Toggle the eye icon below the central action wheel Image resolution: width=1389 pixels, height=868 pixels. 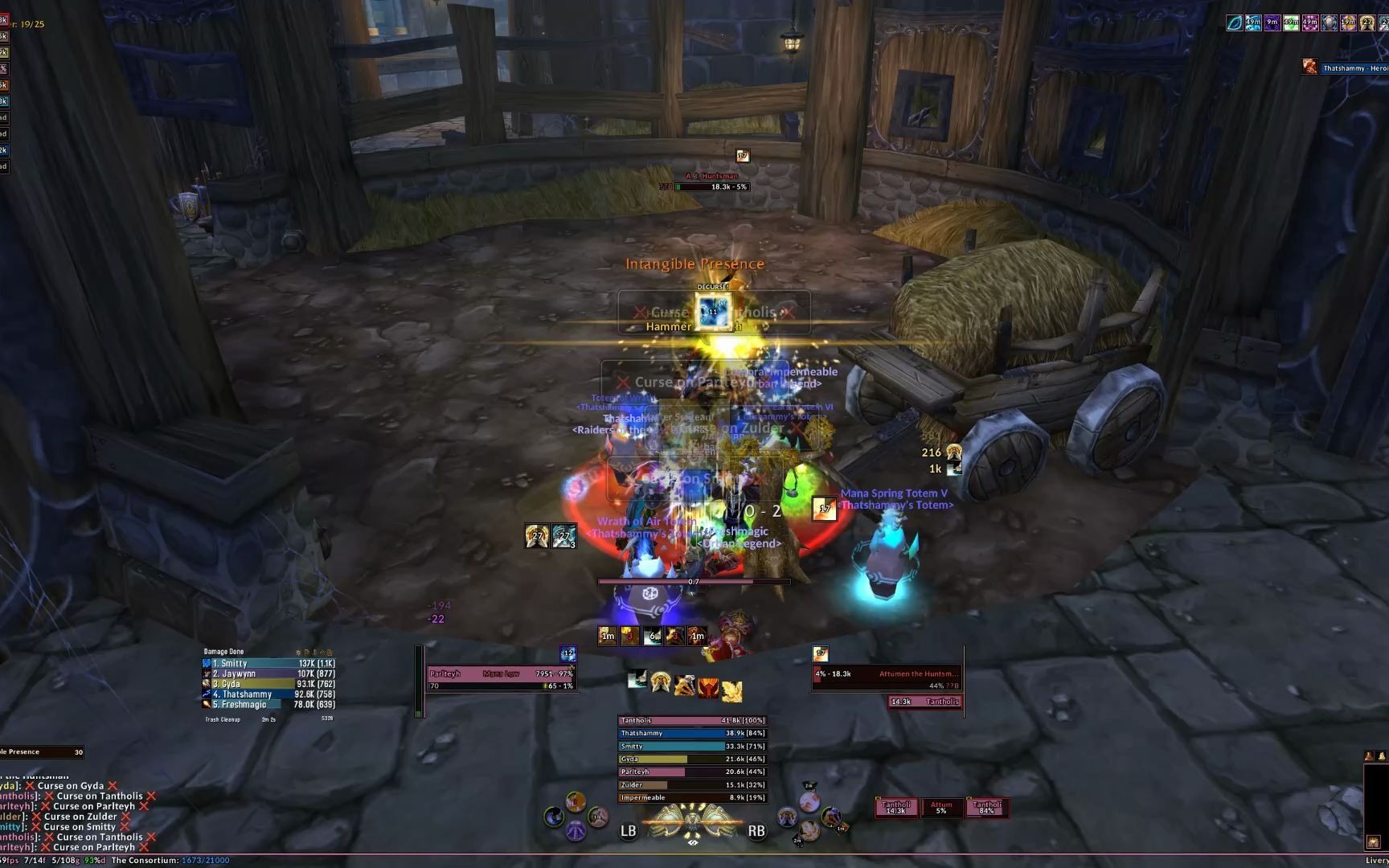(x=693, y=843)
